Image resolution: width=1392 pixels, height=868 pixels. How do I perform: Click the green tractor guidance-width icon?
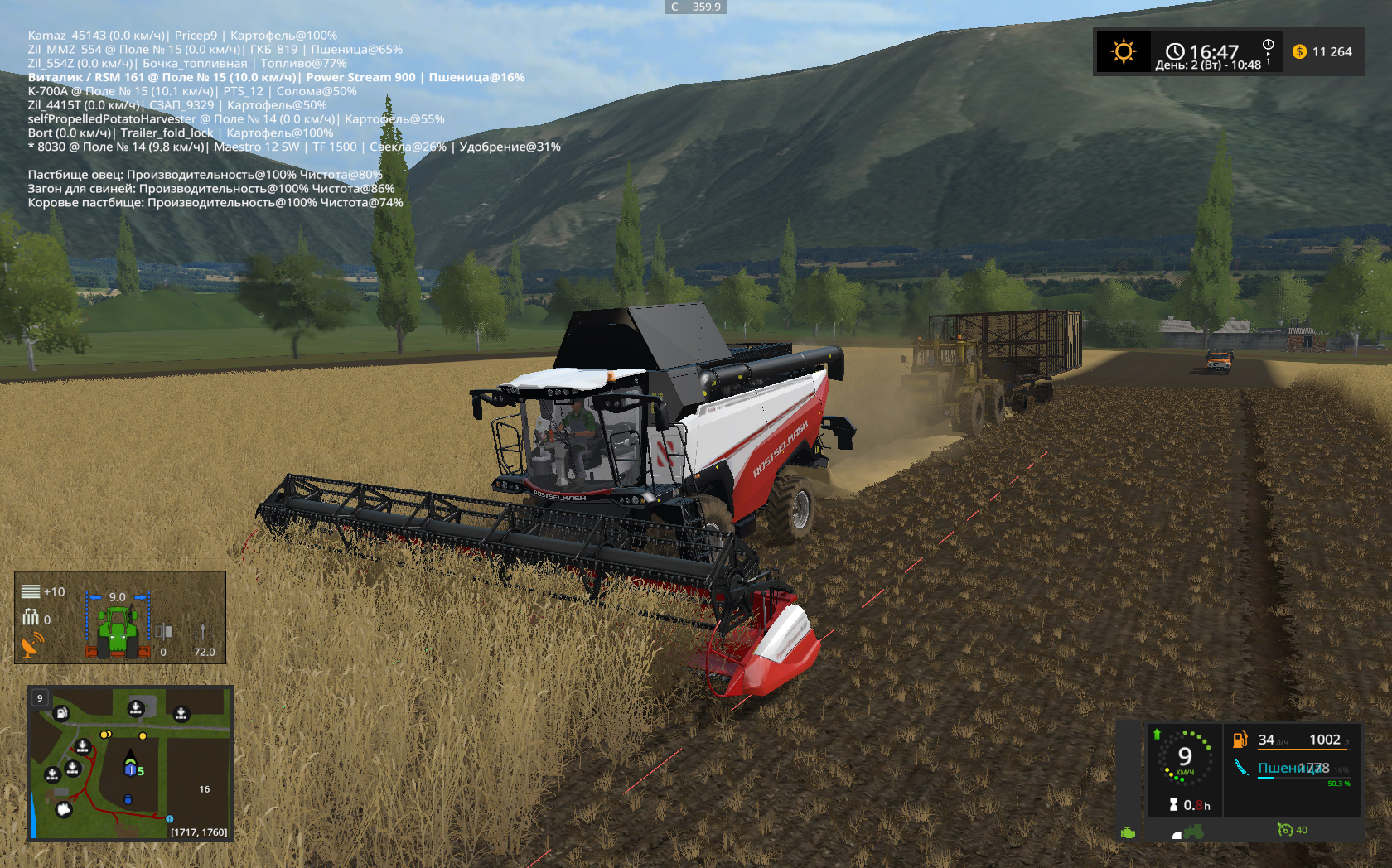tap(118, 629)
